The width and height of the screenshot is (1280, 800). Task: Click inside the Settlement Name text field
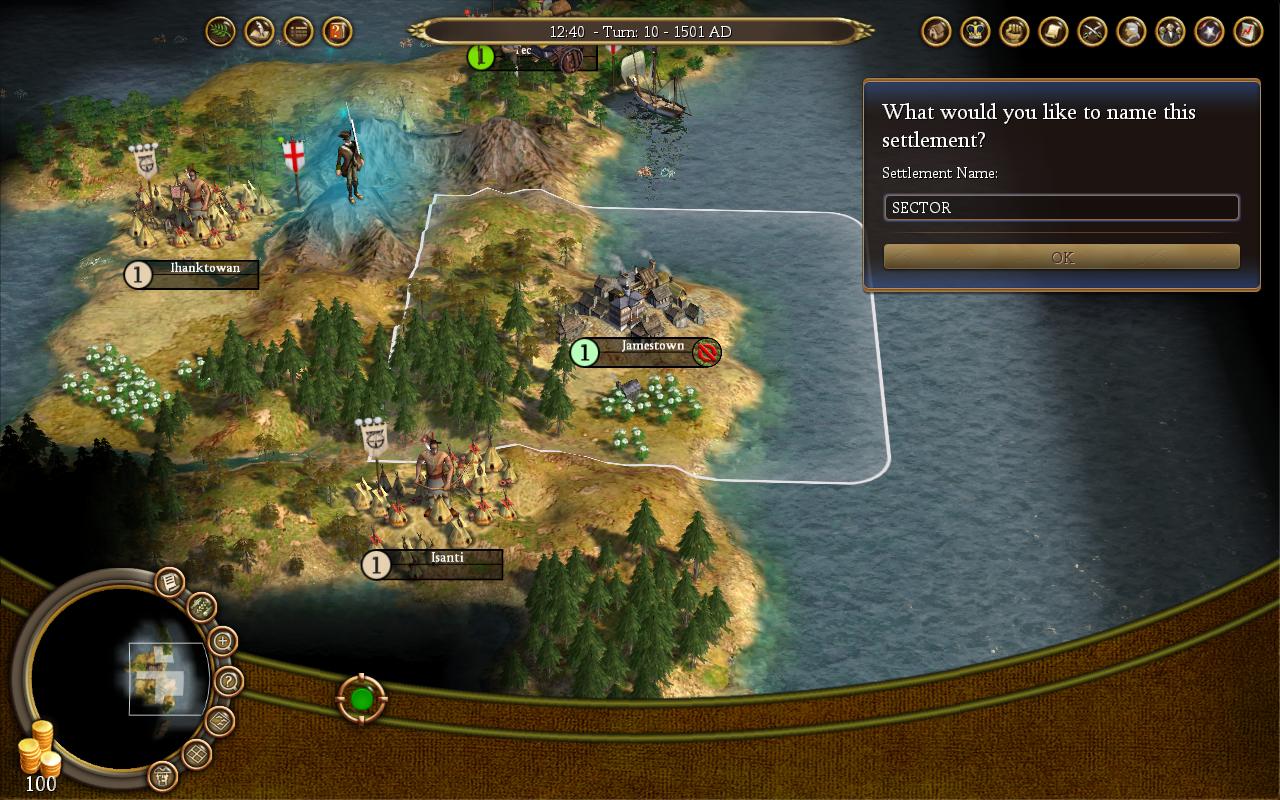[1060, 208]
